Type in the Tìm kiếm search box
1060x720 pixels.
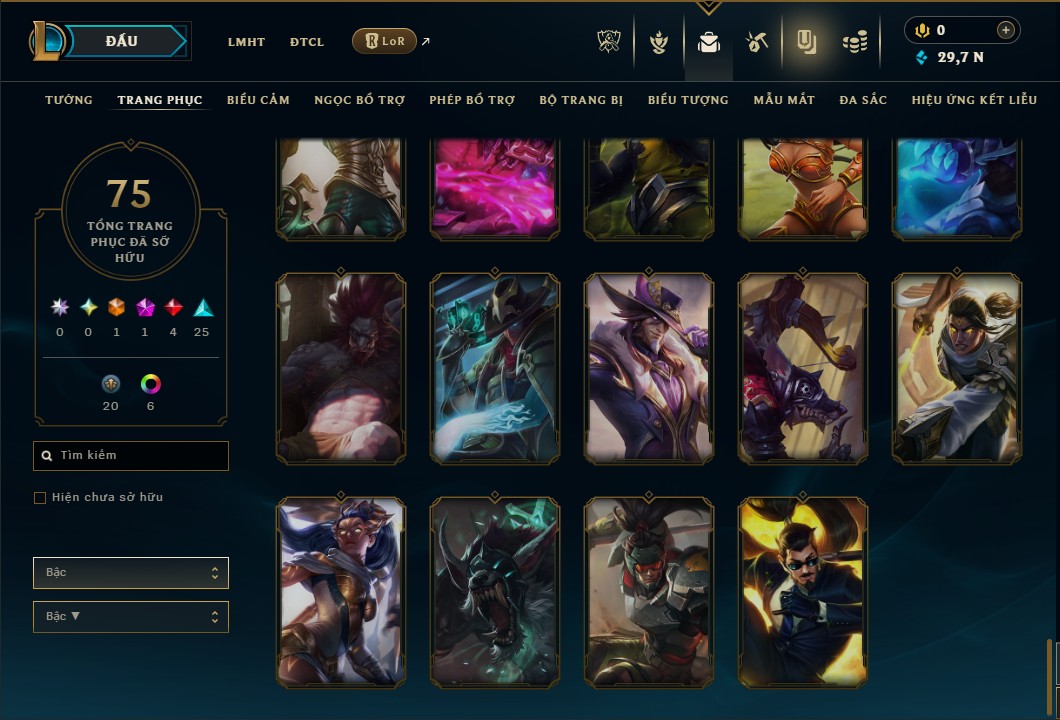point(140,456)
